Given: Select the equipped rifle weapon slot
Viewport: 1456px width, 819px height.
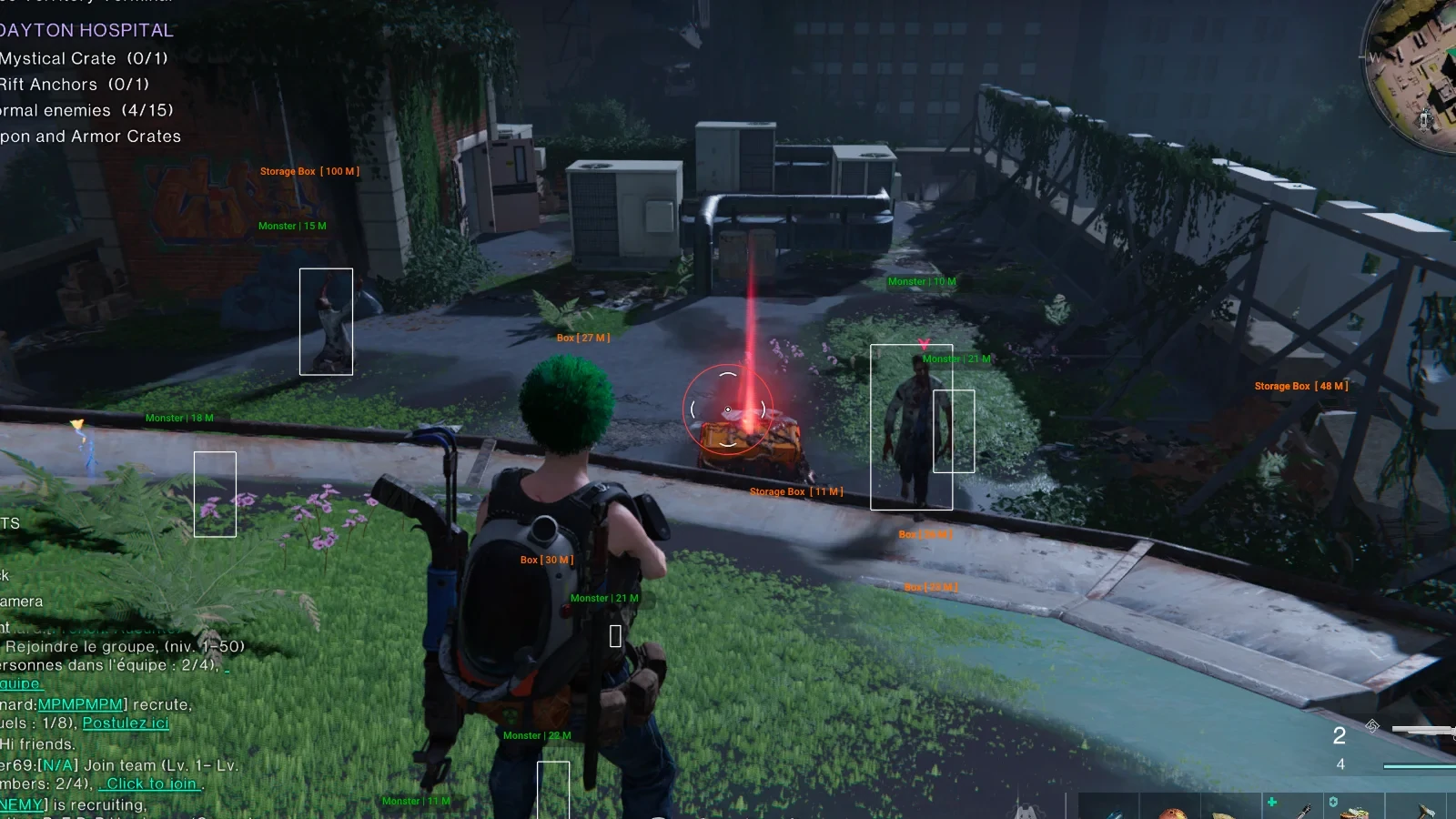Looking at the screenshot, I should point(1424,730).
